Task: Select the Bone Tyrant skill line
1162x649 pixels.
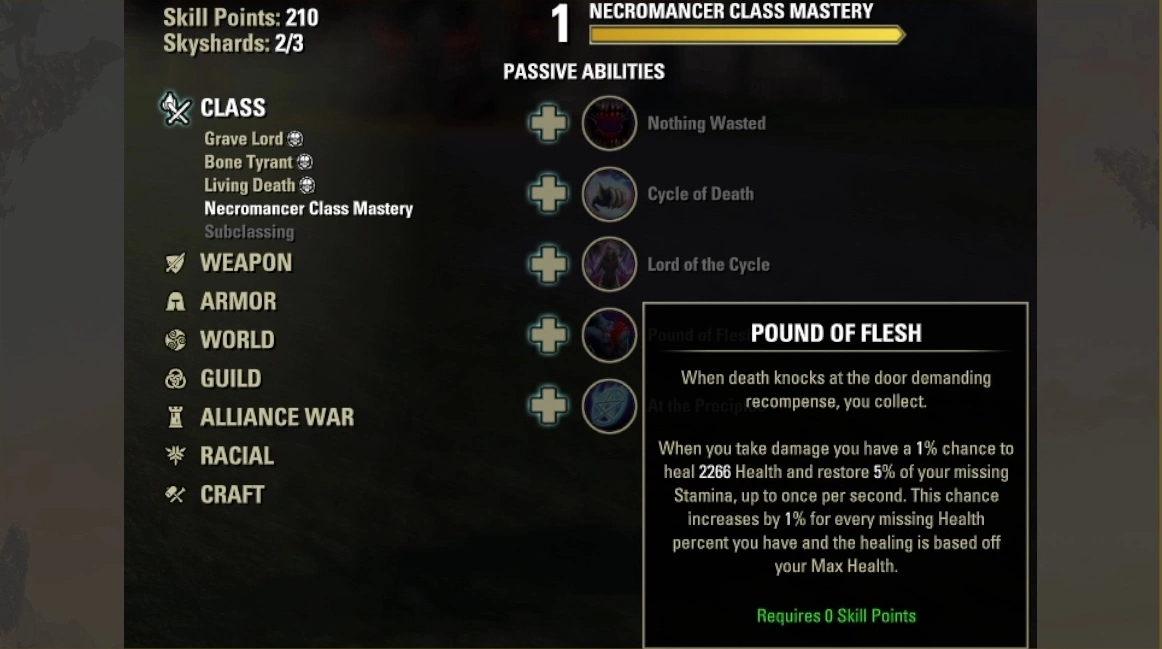Action: [x=248, y=162]
